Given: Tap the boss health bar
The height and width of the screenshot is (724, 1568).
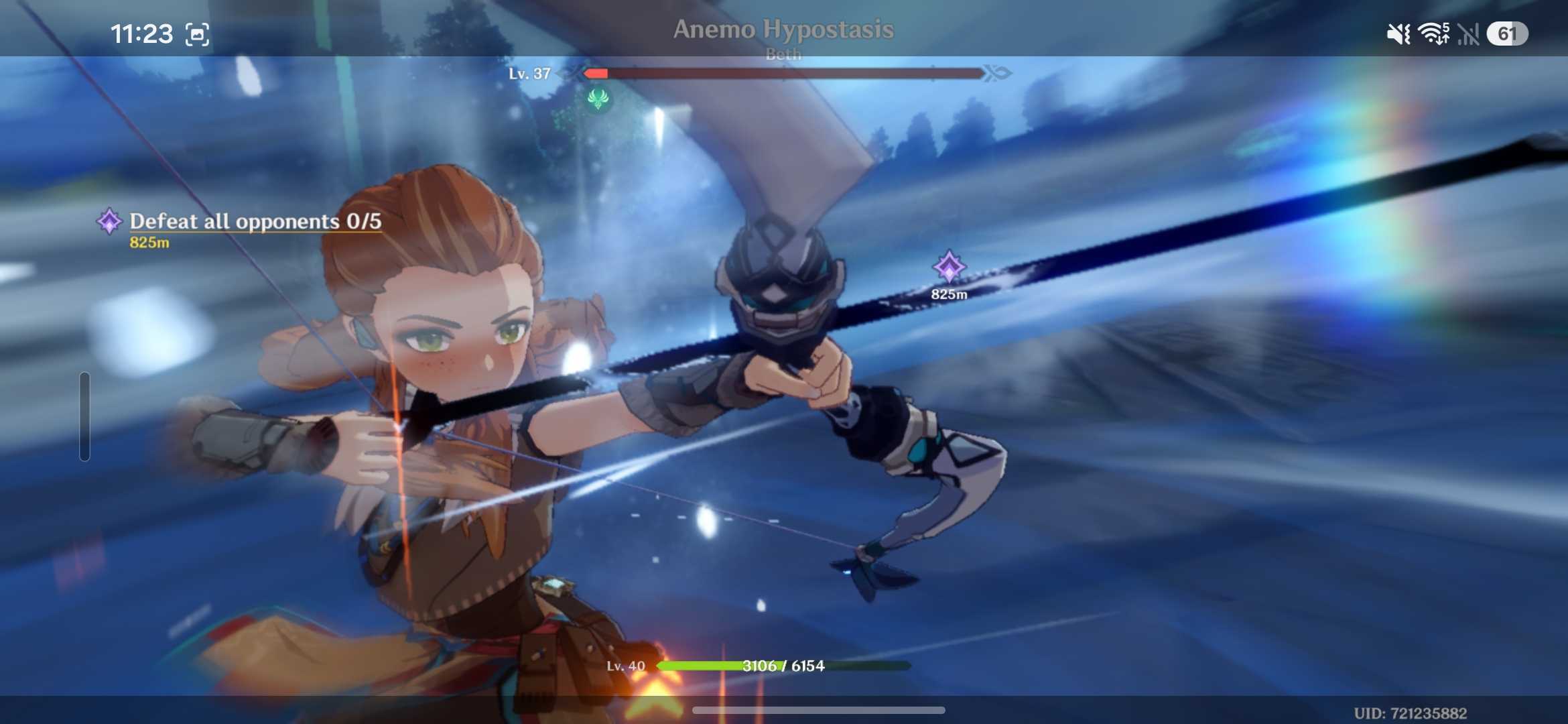Looking at the screenshot, I should 784,74.
